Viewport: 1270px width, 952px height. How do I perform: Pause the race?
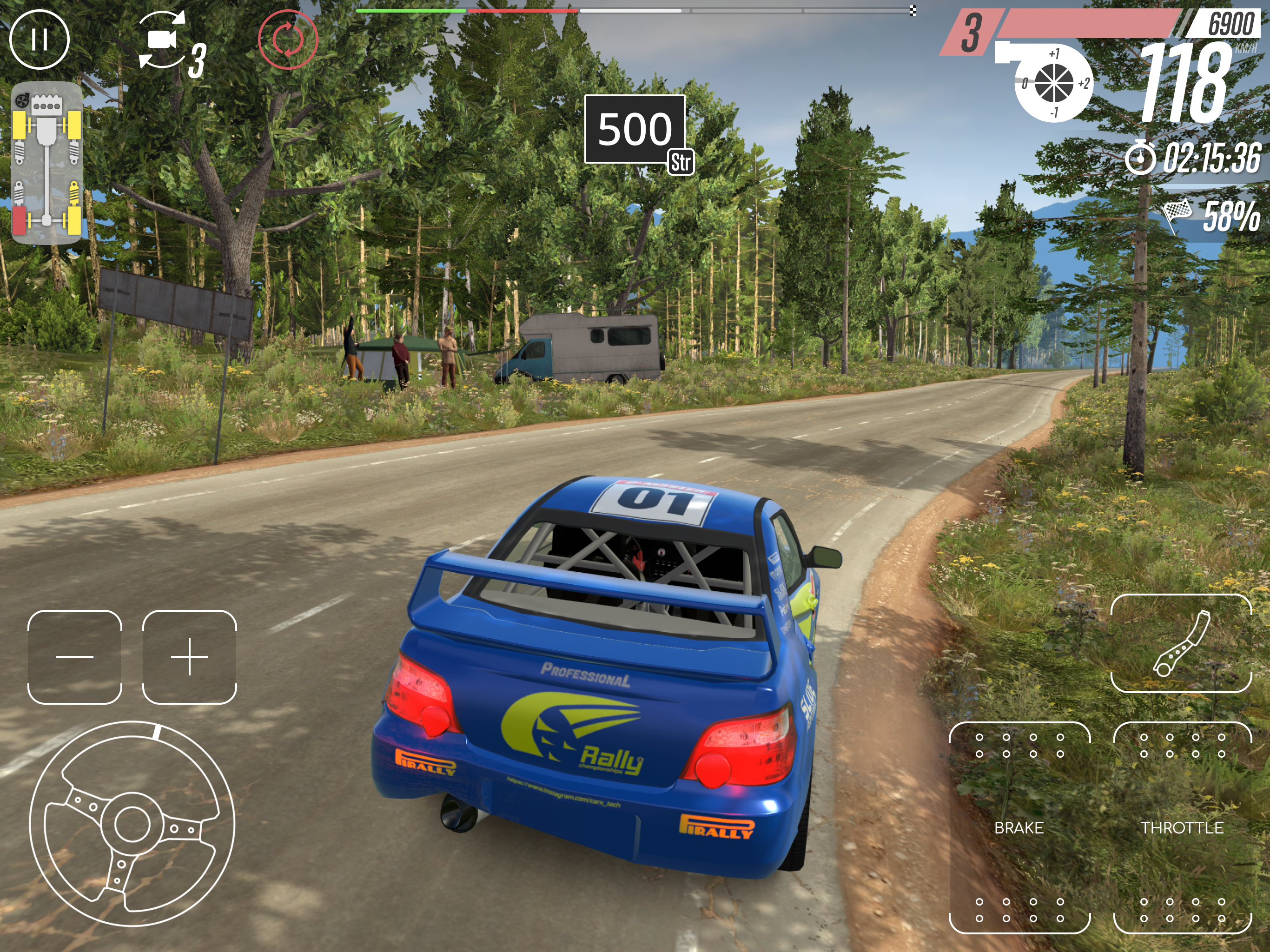tap(40, 40)
